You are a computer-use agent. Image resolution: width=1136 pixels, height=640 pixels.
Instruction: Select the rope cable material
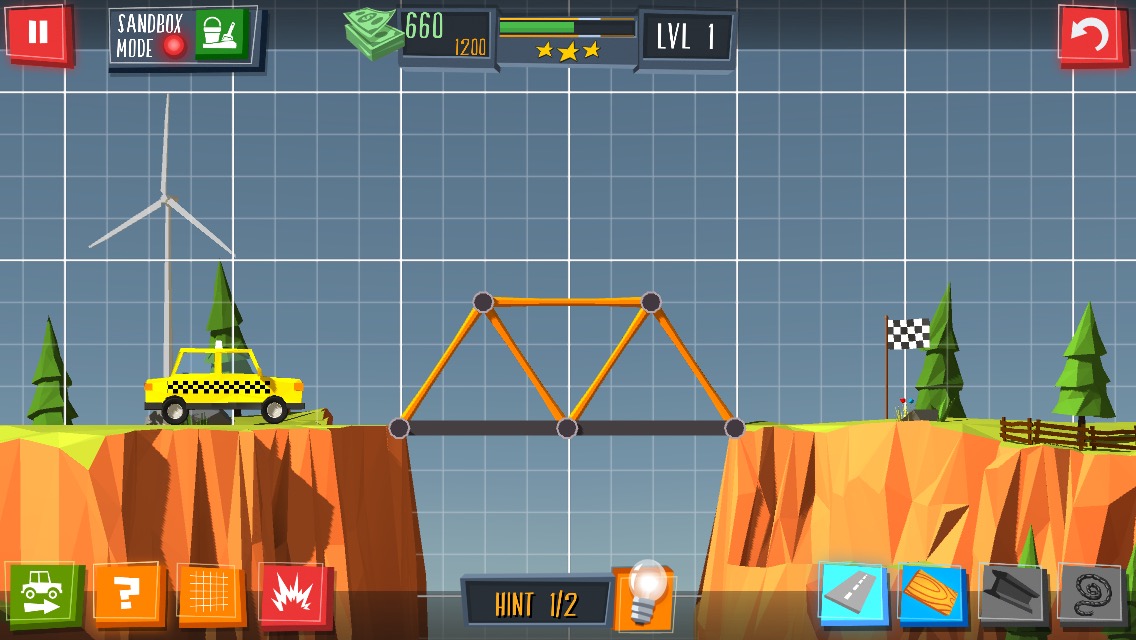click(1091, 596)
